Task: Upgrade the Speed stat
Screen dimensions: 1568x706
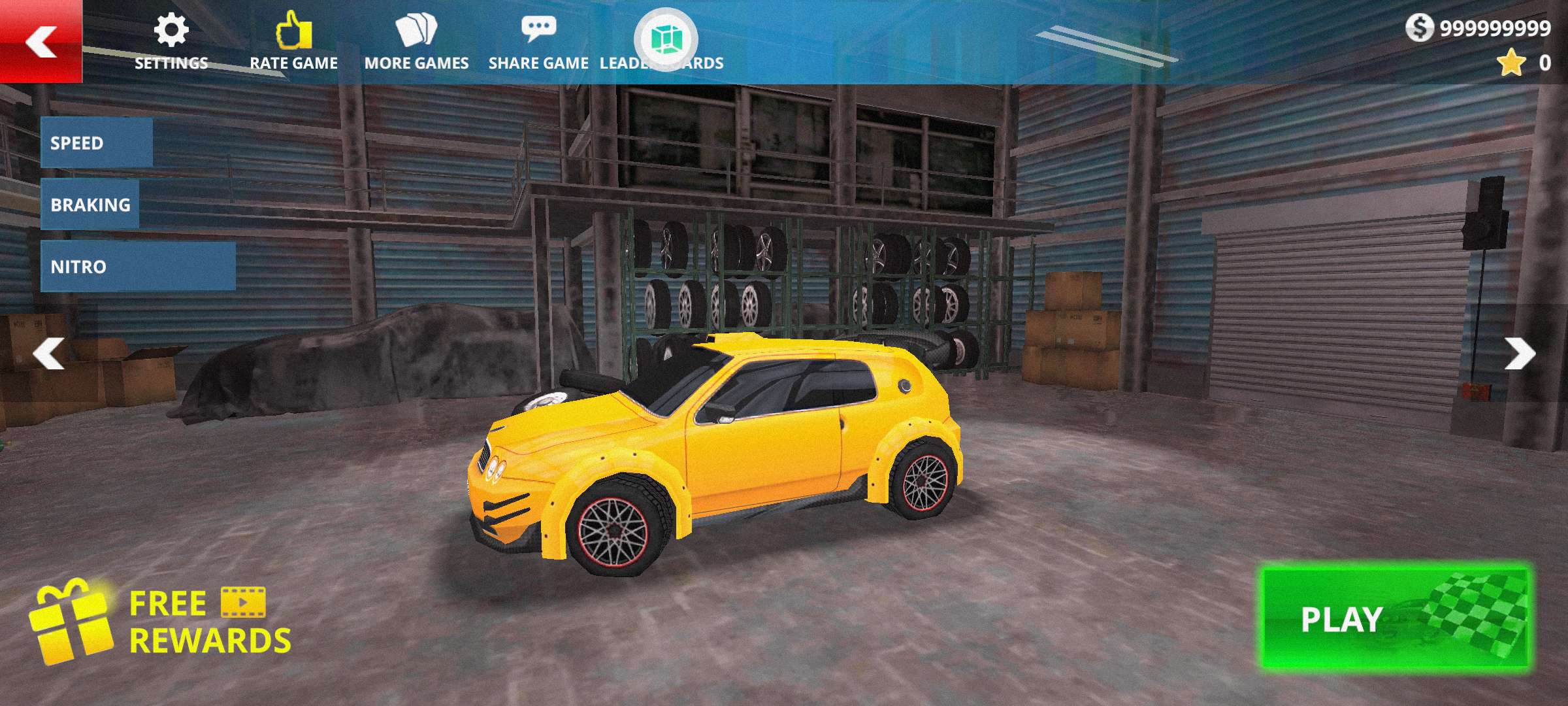Action: [97, 143]
